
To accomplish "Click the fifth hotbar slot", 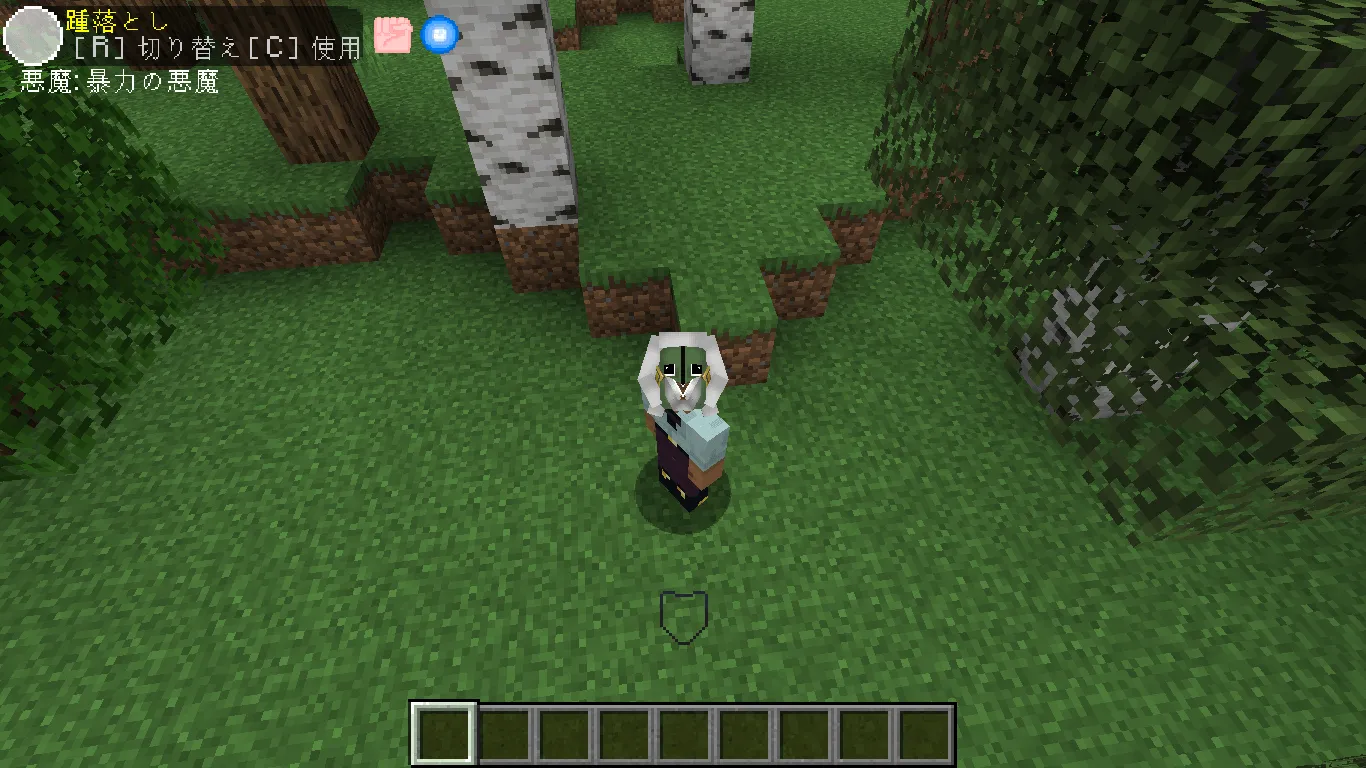I will [x=684, y=733].
